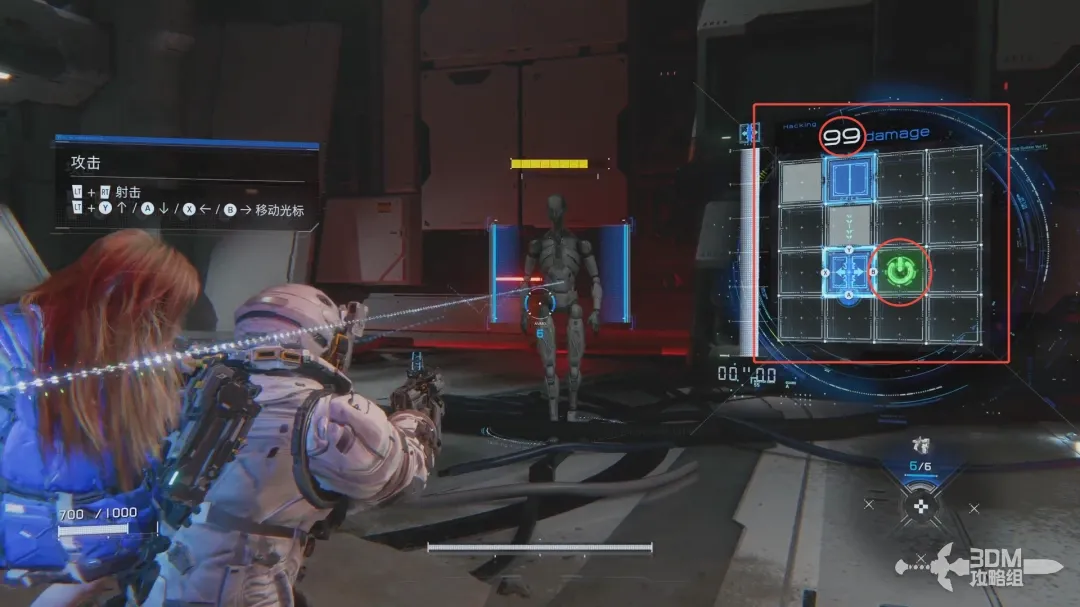Select the equipped pistol weapon icon
This screenshot has width=1080, height=607.
(x=920, y=446)
